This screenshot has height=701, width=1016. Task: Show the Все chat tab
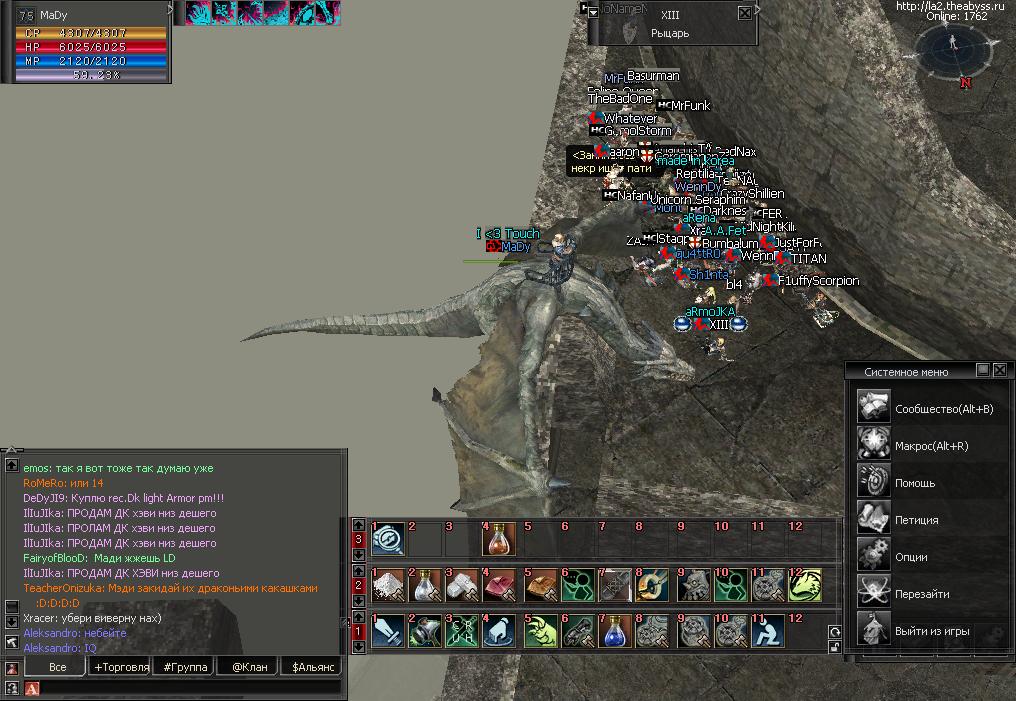(57, 667)
